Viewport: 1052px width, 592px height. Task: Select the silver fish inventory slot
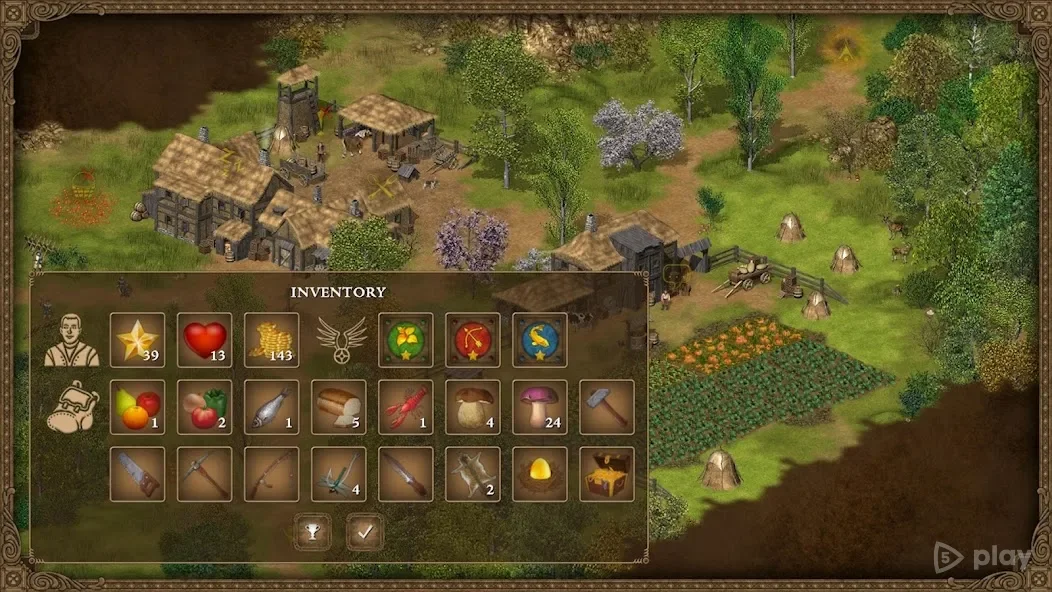[271, 406]
